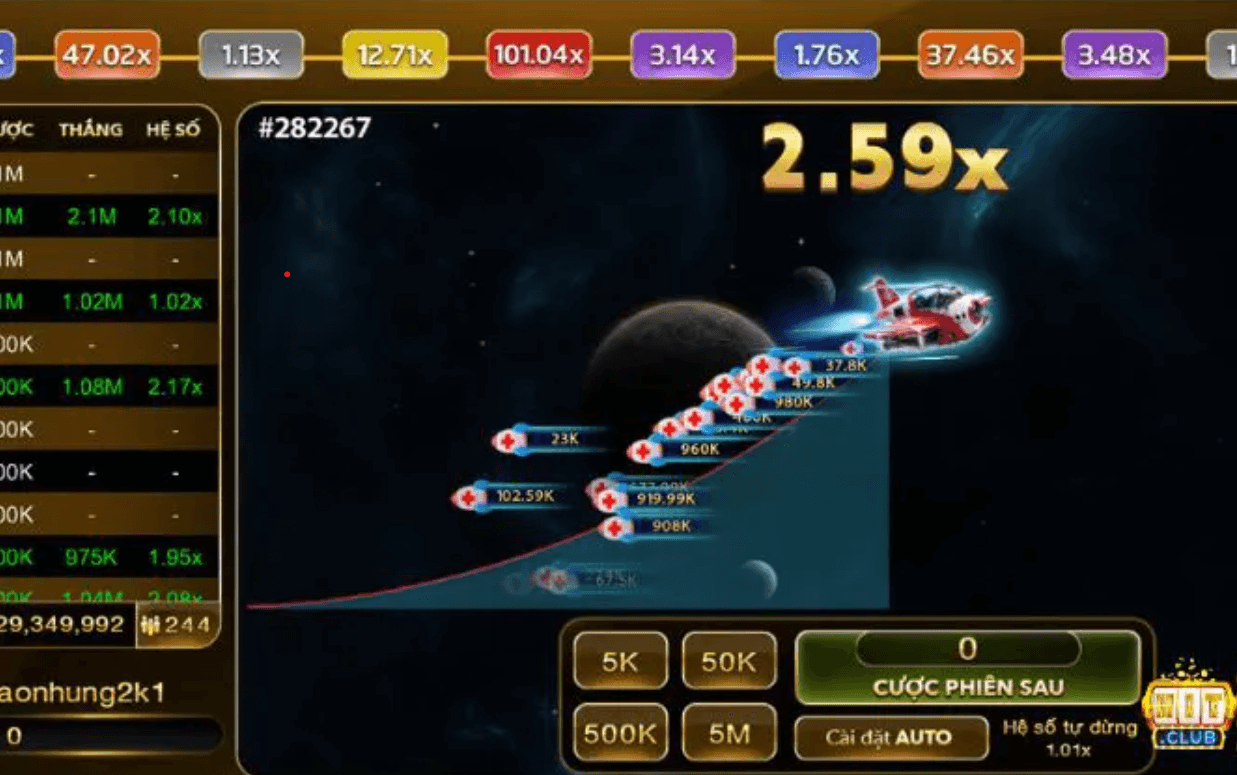Image resolution: width=1237 pixels, height=775 pixels.
Task: Click the 1.13x history badge
Action: point(251,55)
